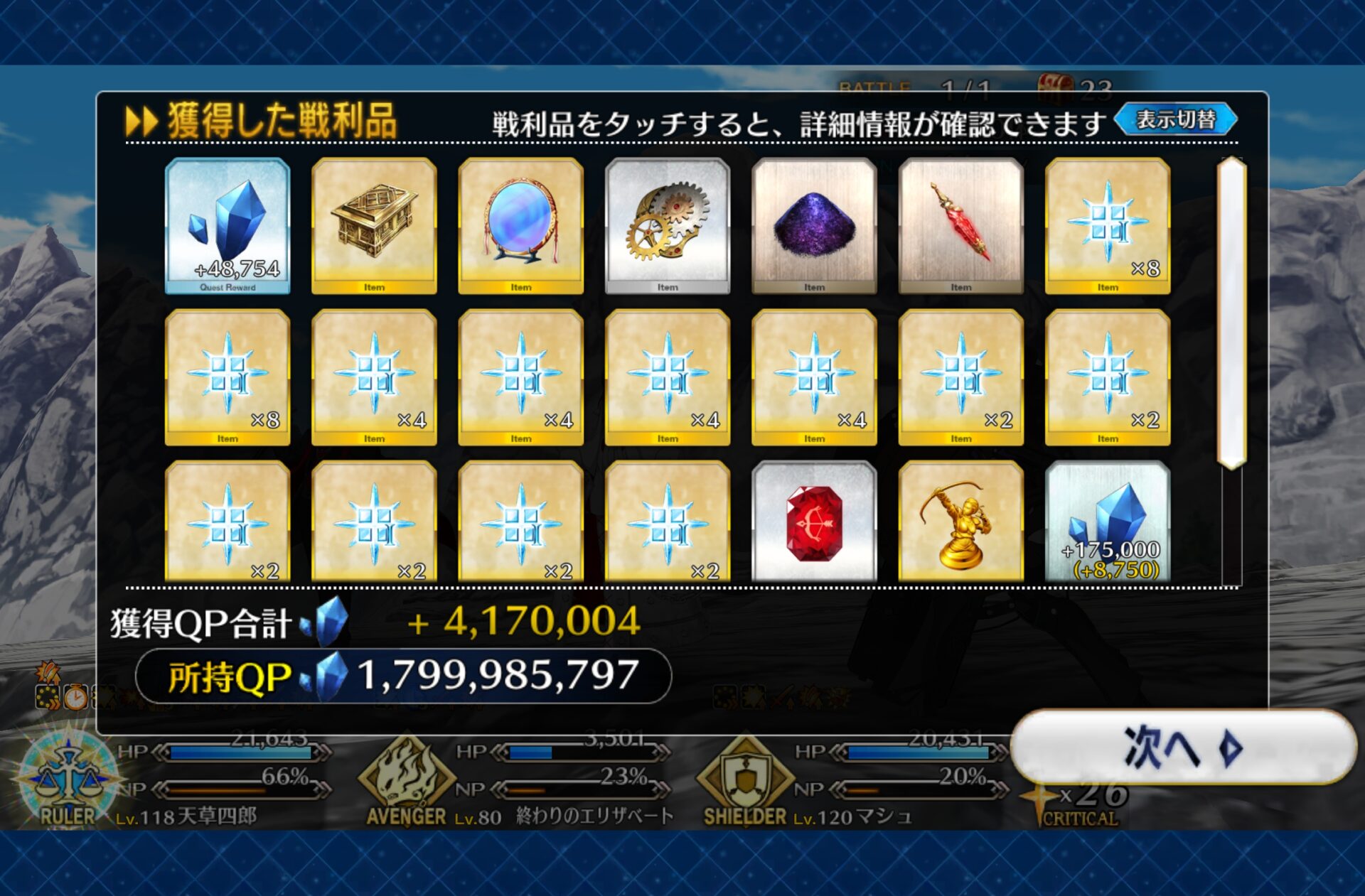Image resolution: width=1365 pixels, height=896 pixels.
Task: View the golden archer statue piece
Action: tap(961, 522)
